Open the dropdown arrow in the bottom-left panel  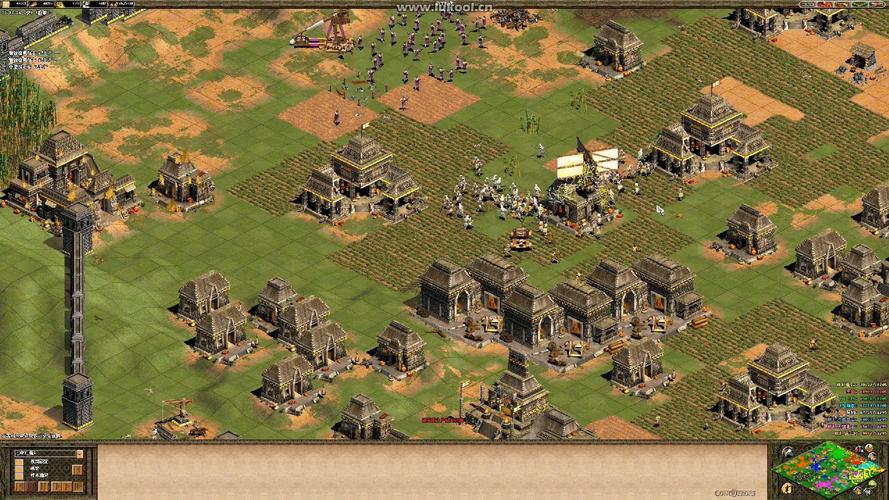click(x=79, y=455)
